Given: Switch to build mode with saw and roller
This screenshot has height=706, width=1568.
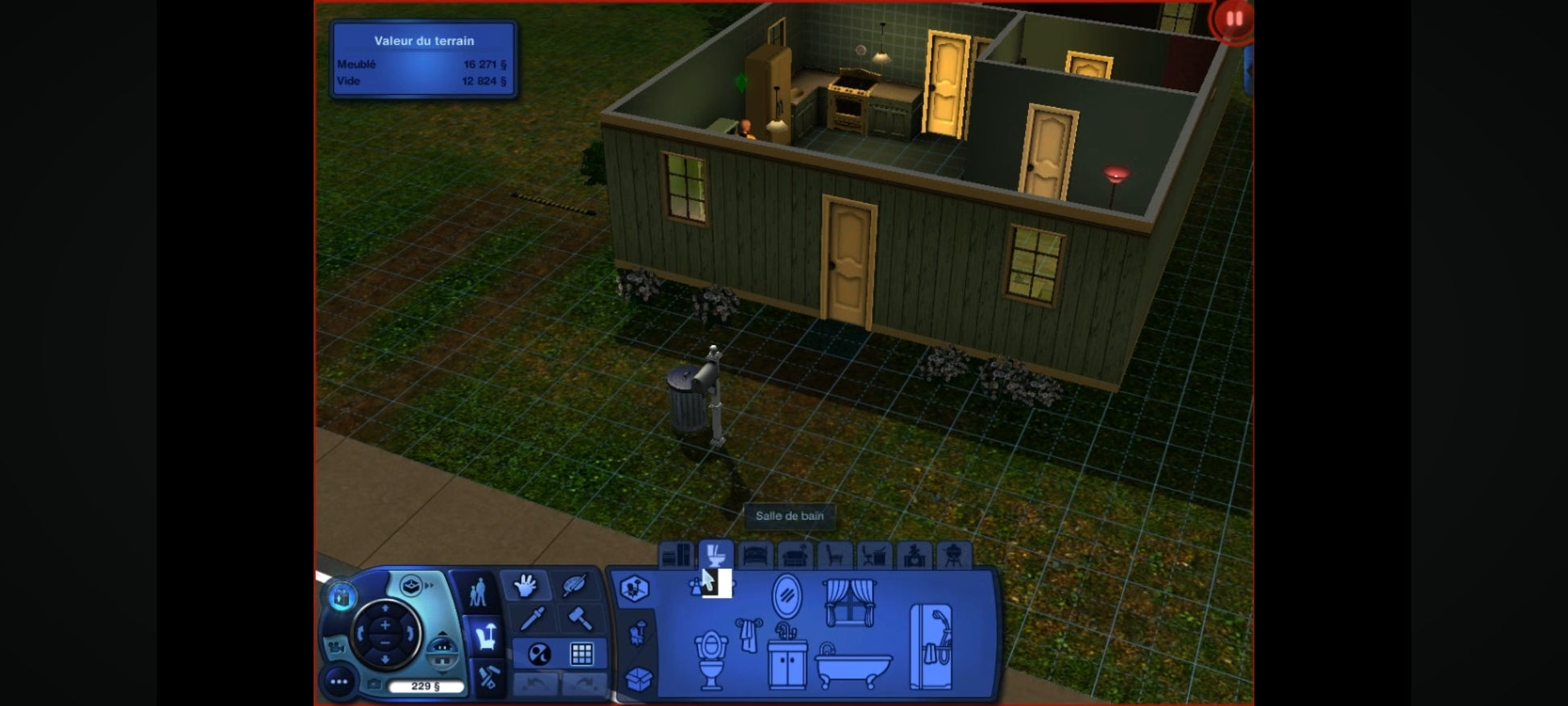Looking at the screenshot, I should tap(487, 675).
